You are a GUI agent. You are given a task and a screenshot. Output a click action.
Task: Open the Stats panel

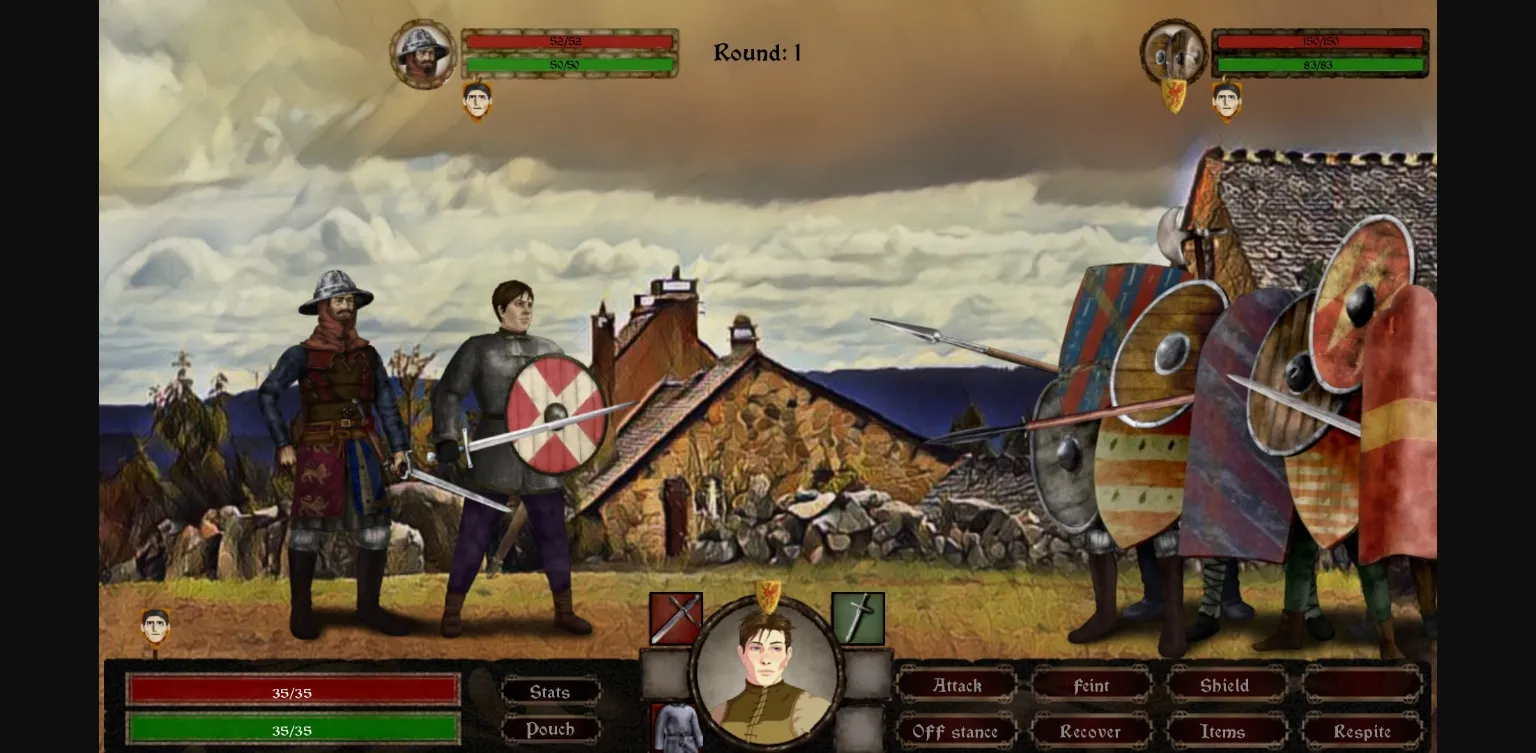click(549, 691)
